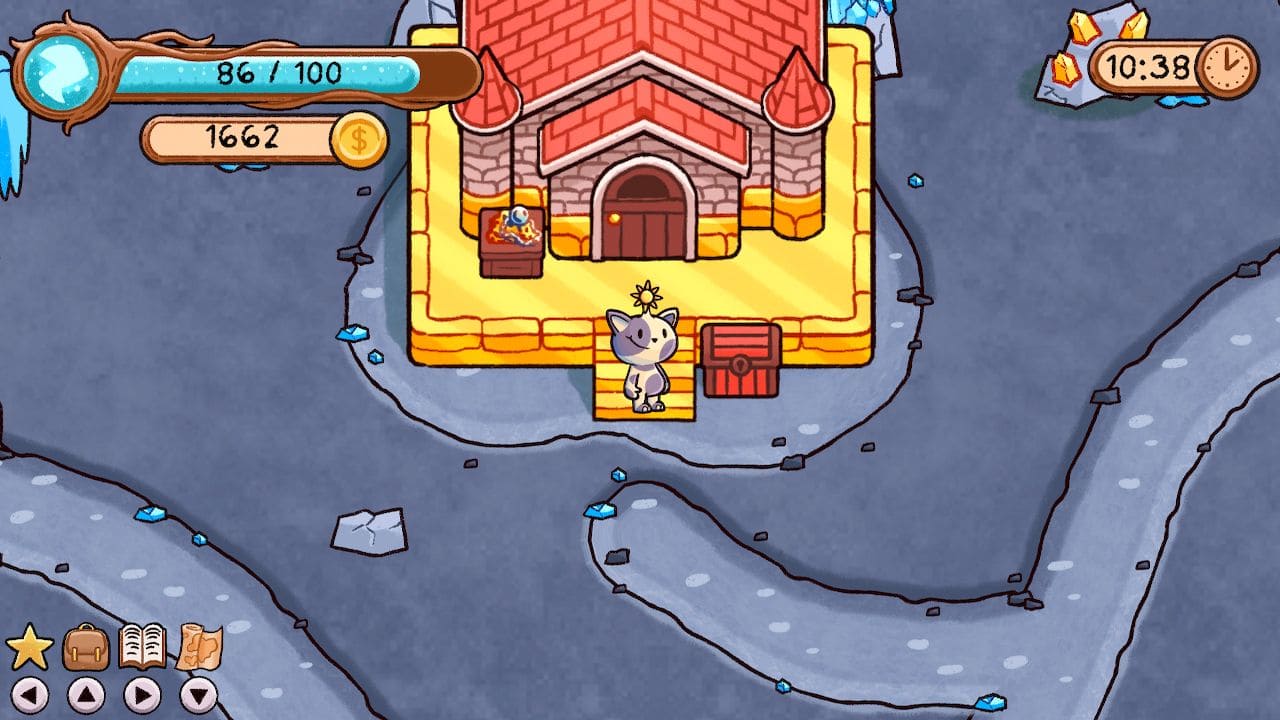The image size is (1280, 720).
Task: Open the backpack inventory
Action: coord(85,645)
